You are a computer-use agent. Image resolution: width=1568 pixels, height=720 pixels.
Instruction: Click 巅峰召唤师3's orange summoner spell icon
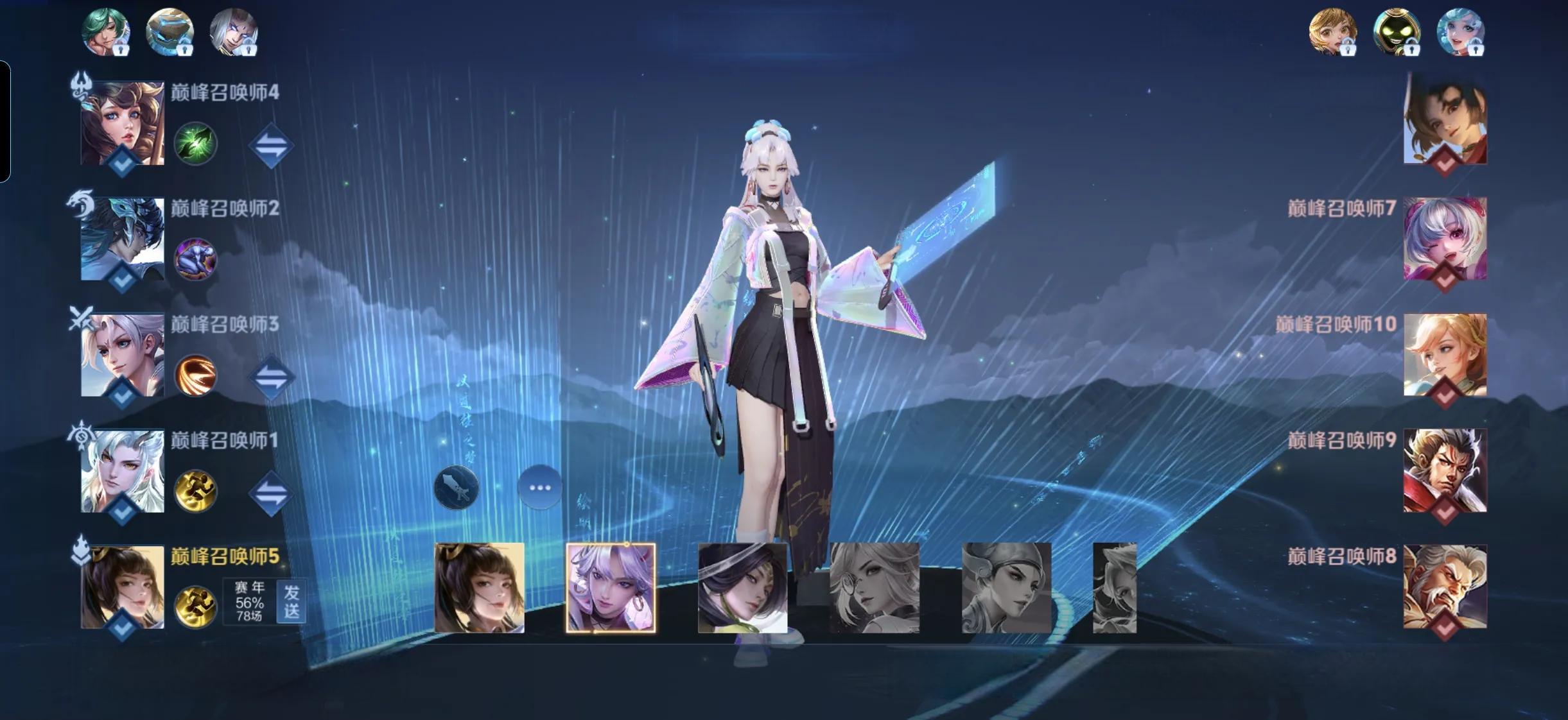pos(195,375)
